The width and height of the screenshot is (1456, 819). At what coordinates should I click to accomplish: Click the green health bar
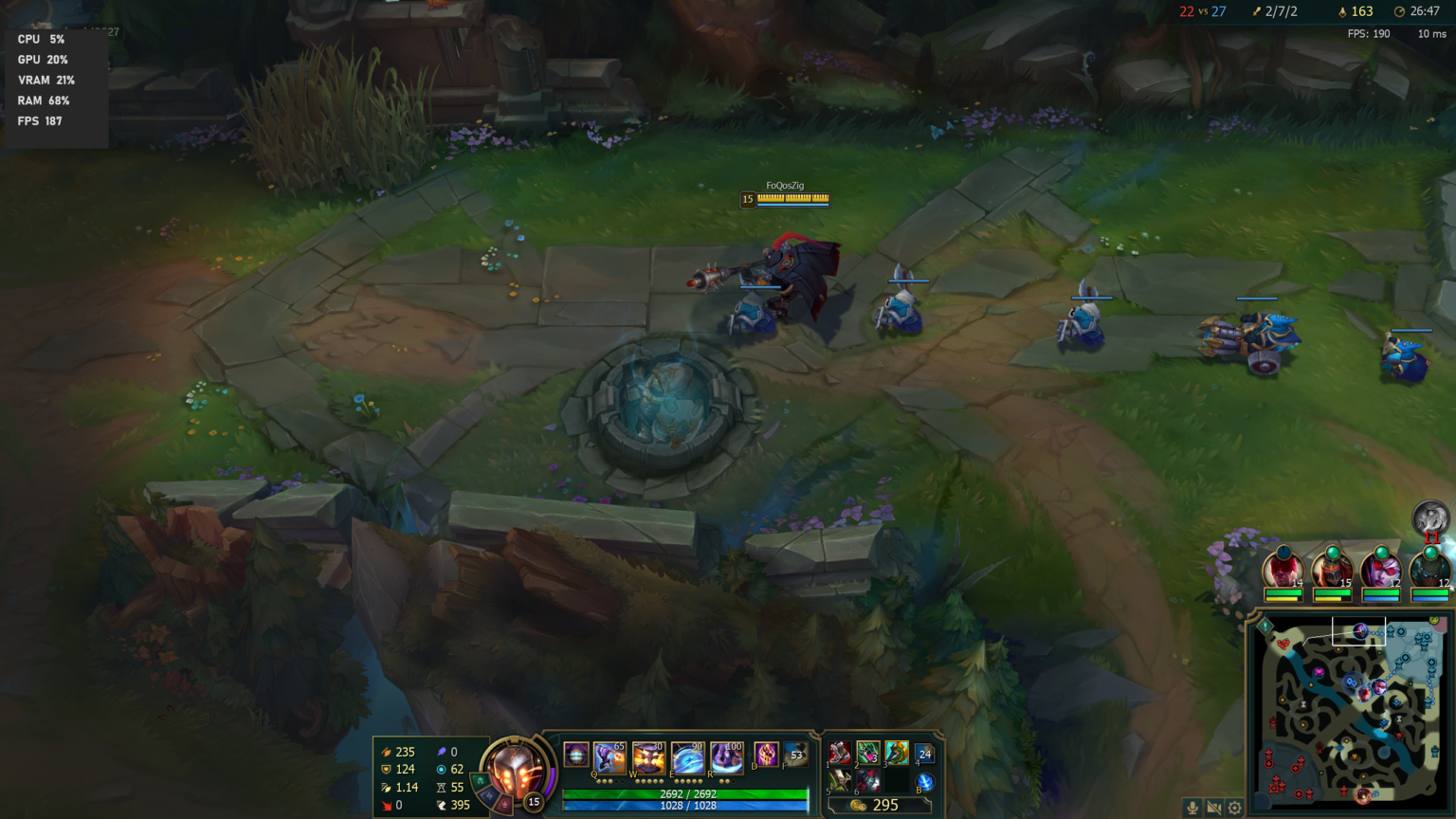(x=682, y=794)
